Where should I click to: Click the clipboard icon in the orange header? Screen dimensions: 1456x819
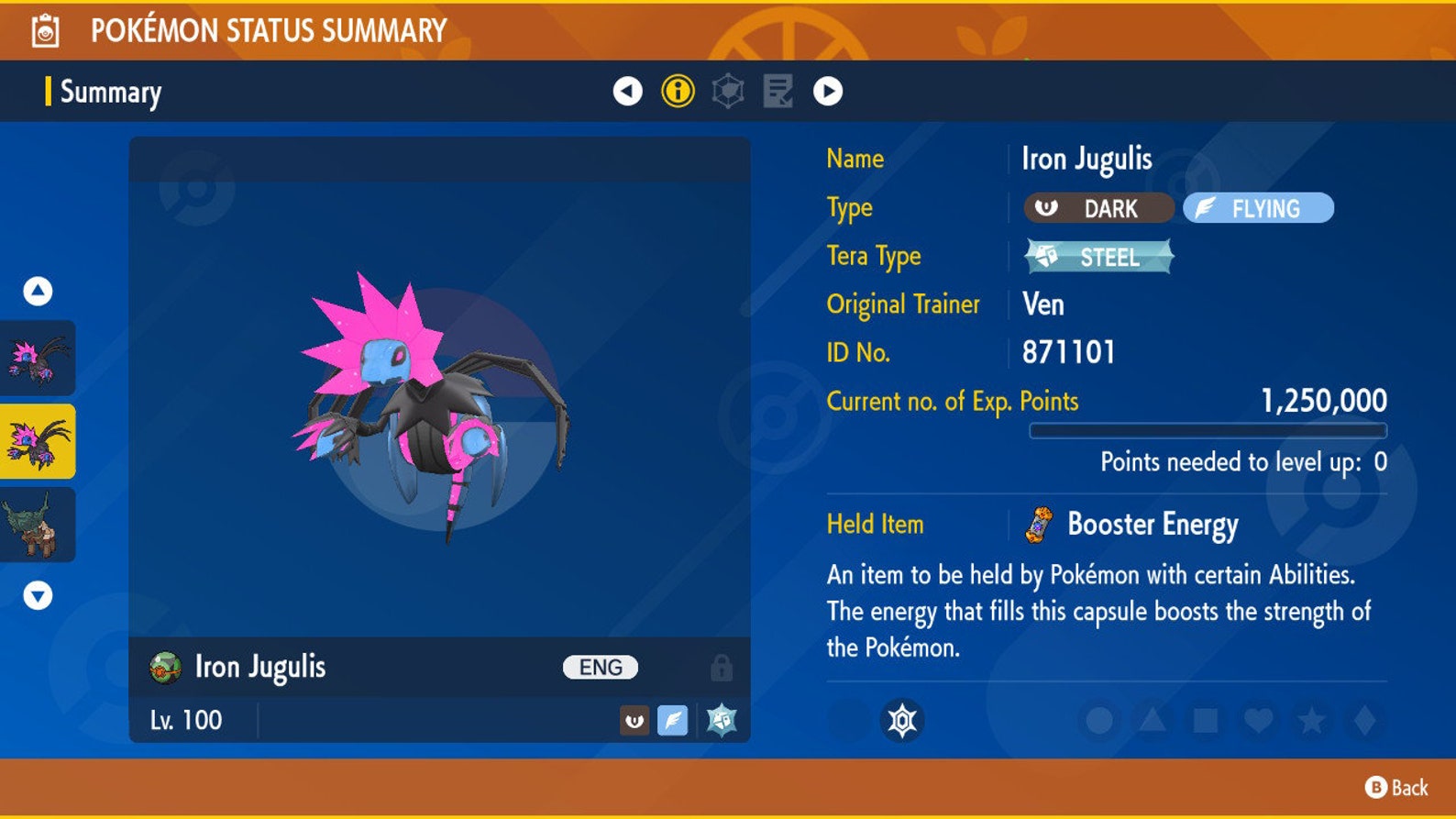44,28
